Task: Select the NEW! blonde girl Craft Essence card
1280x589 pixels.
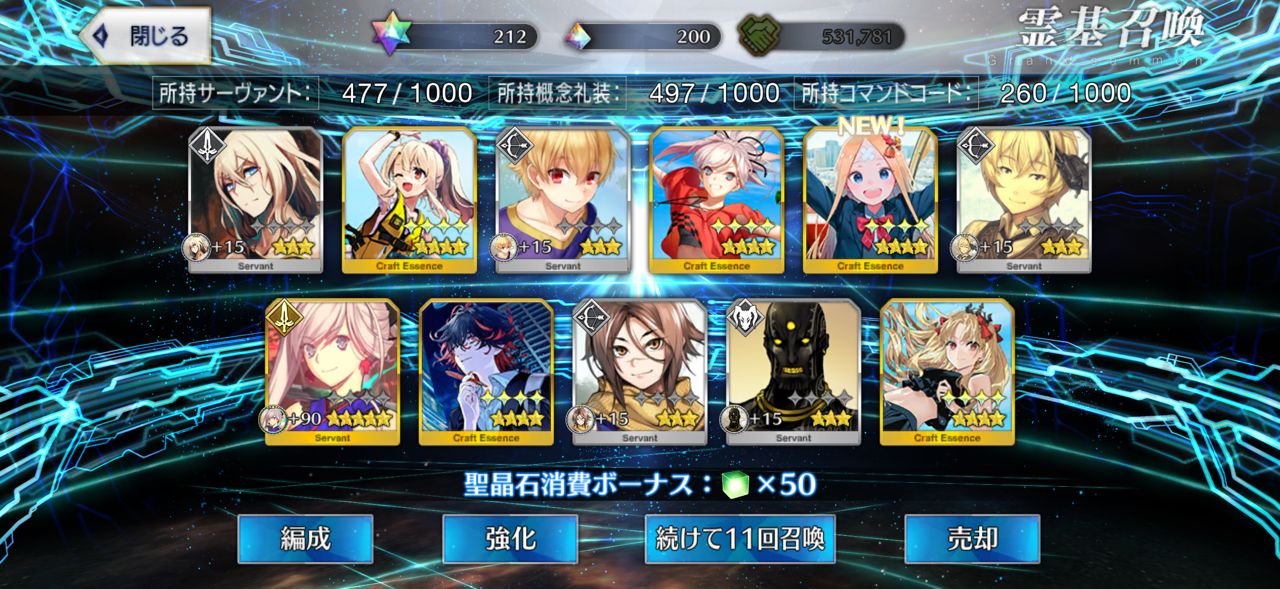Action: (870, 200)
